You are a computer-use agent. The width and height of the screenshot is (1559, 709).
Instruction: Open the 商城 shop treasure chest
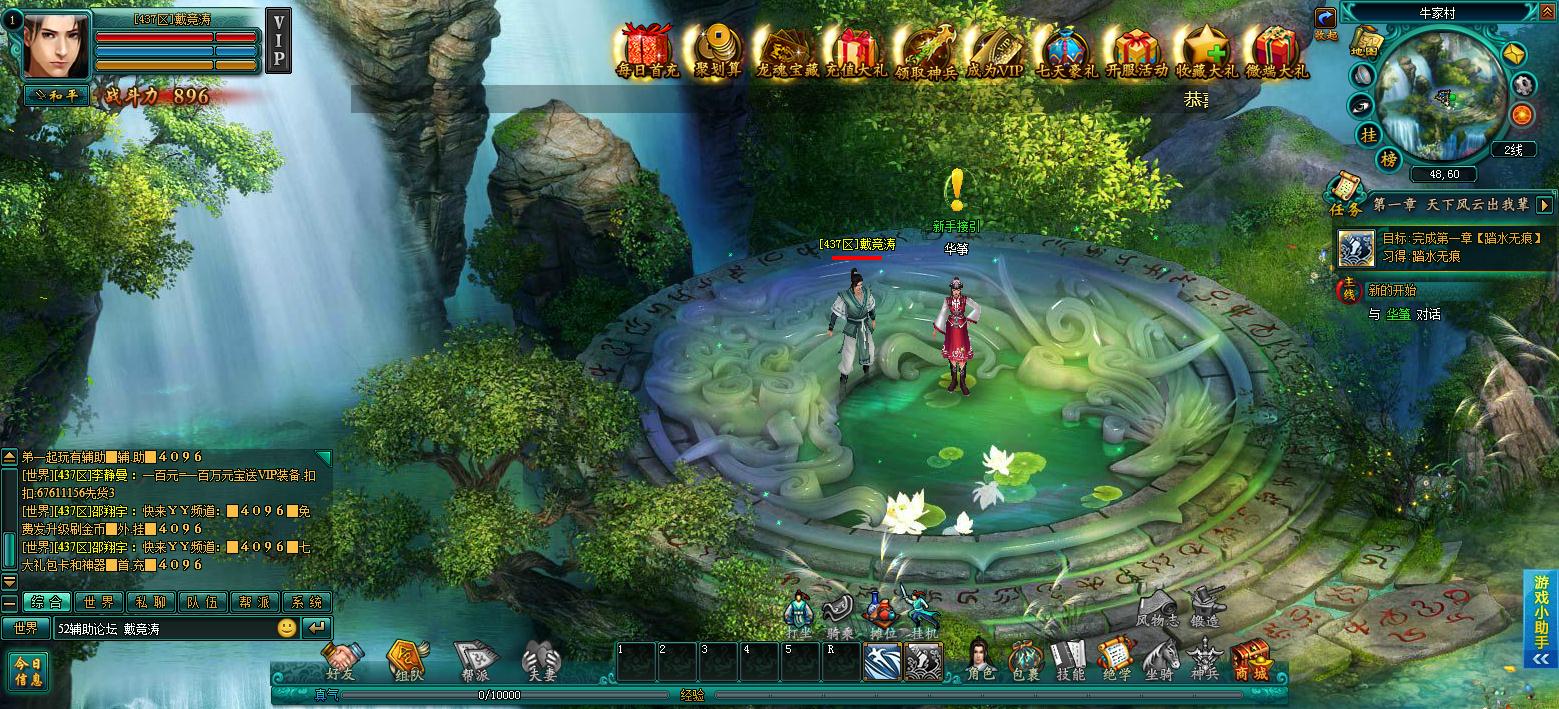tap(1249, 660)
